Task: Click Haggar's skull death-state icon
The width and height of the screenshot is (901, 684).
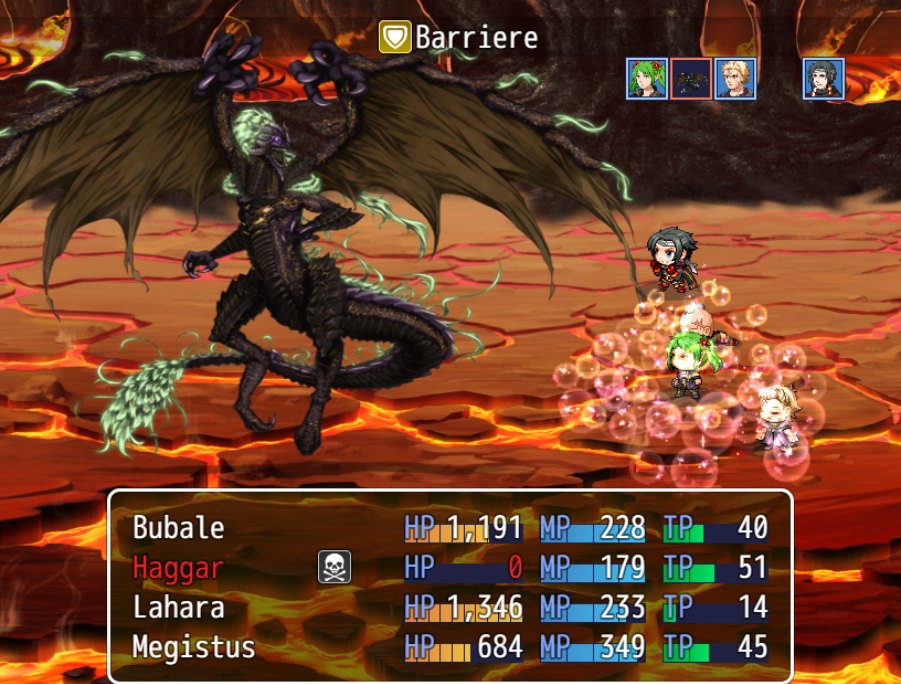Action: 334,567
